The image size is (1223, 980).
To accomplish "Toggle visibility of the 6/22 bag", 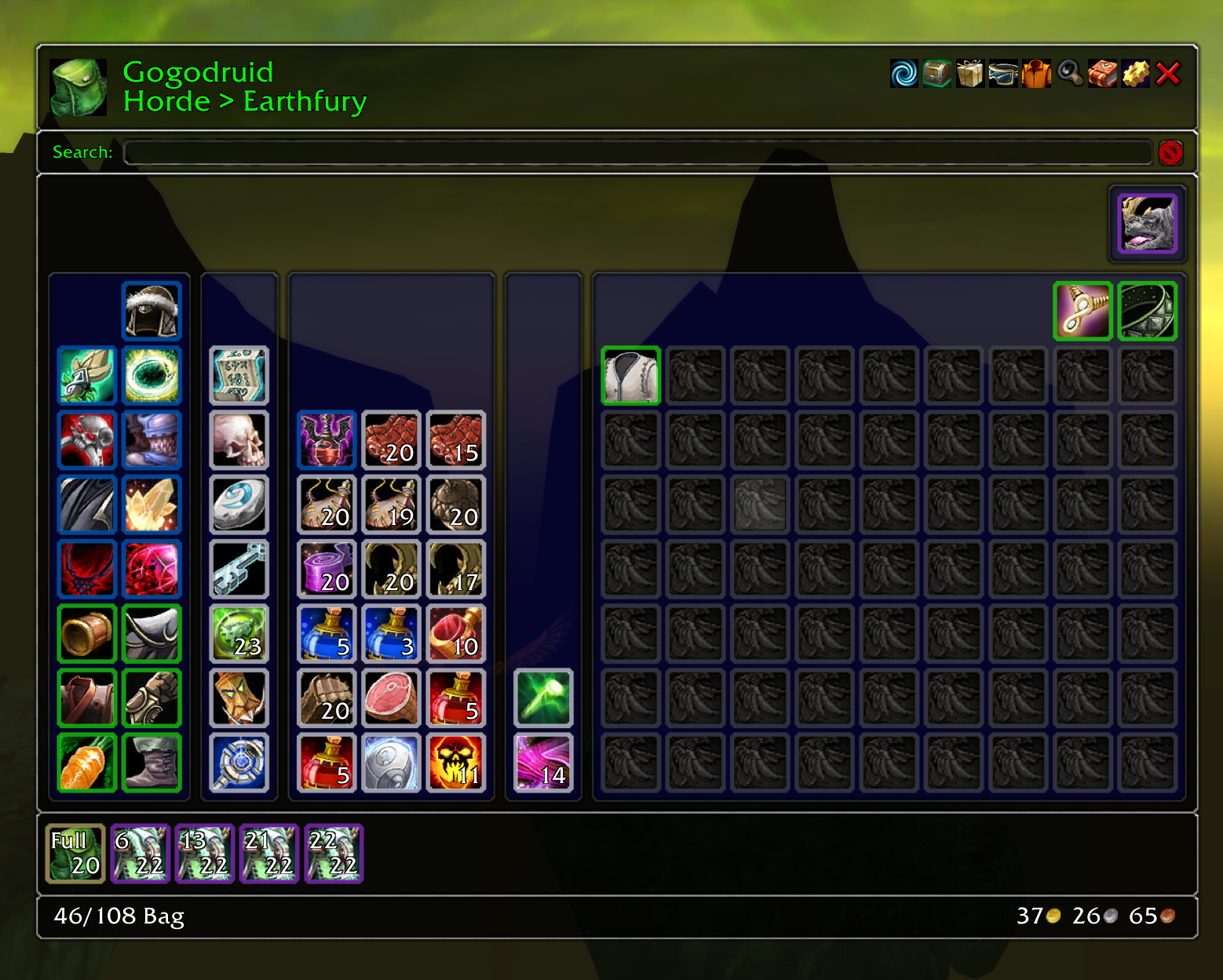I will 141,854.
